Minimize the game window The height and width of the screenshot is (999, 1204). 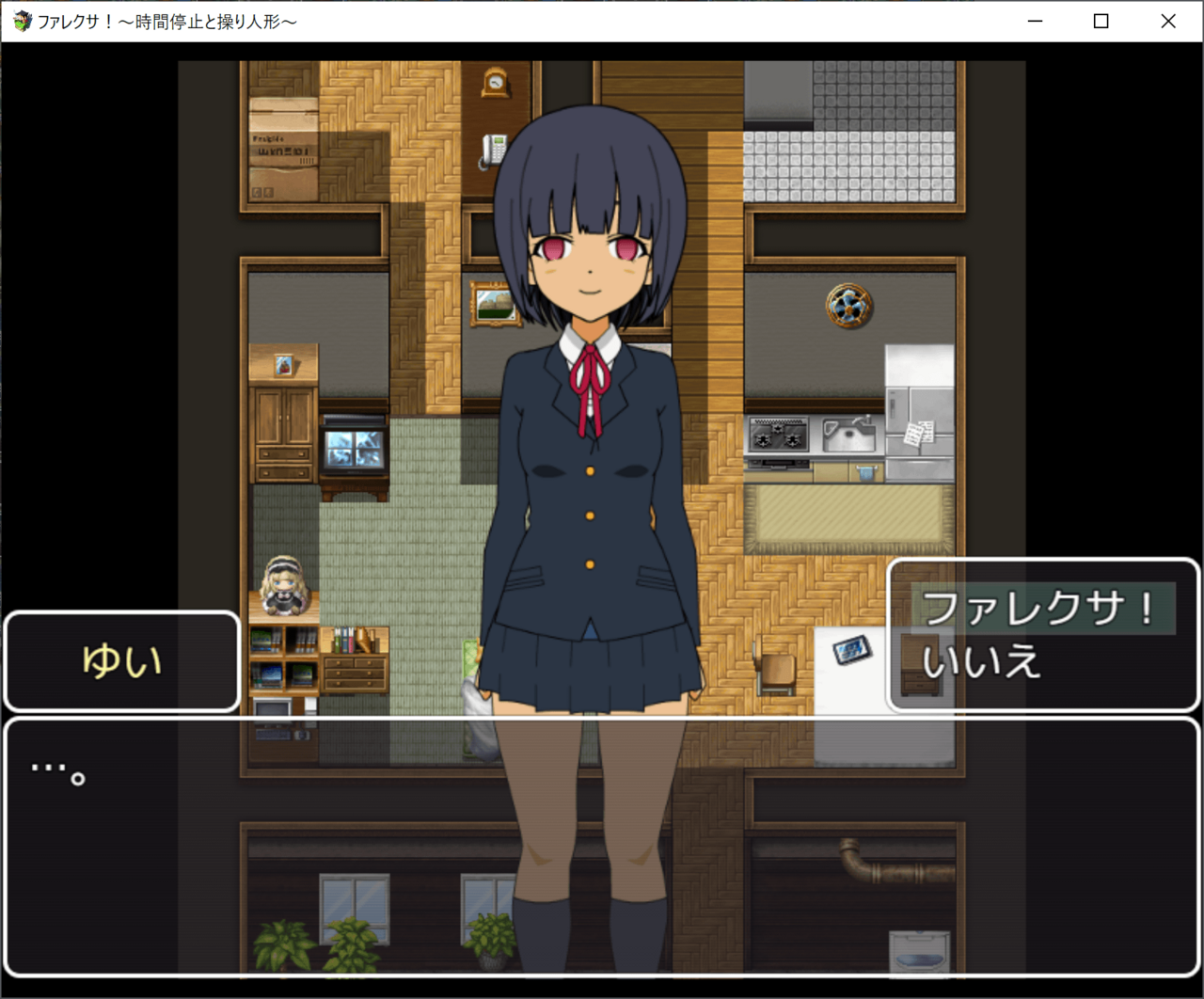click(1035, 21)
